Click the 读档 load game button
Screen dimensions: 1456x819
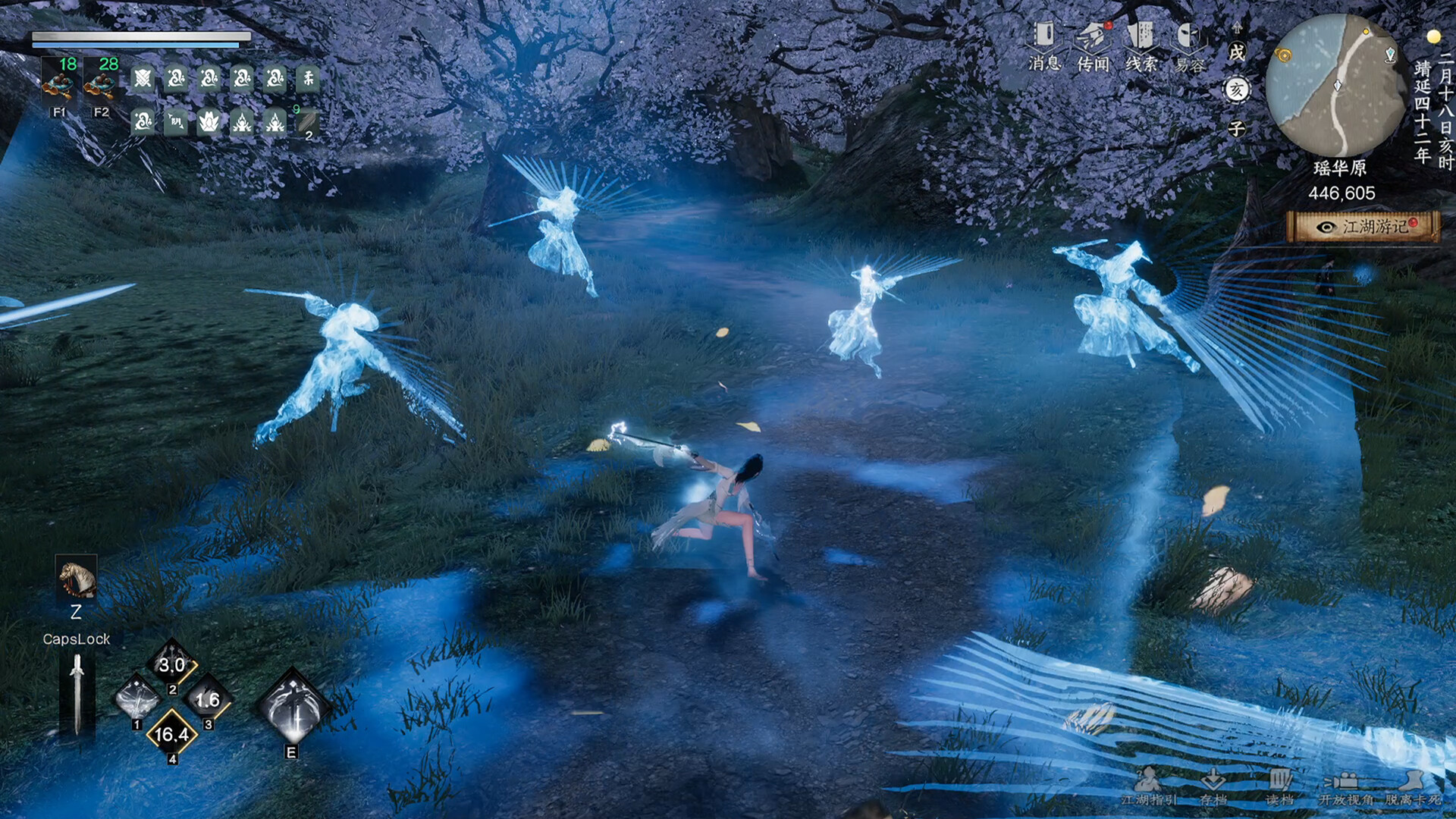1280,786
